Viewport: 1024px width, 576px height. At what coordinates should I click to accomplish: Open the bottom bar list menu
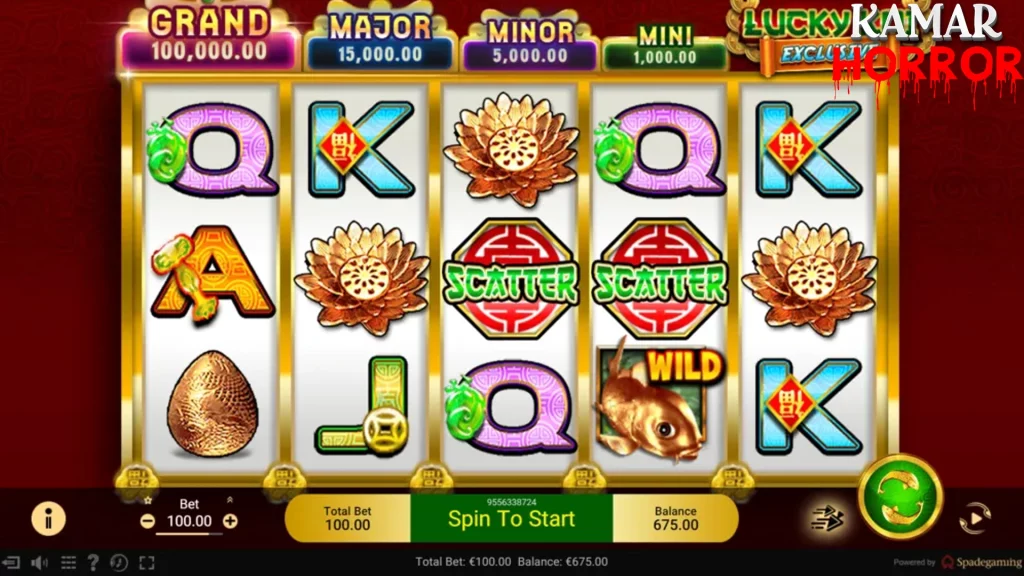point(68,563)
